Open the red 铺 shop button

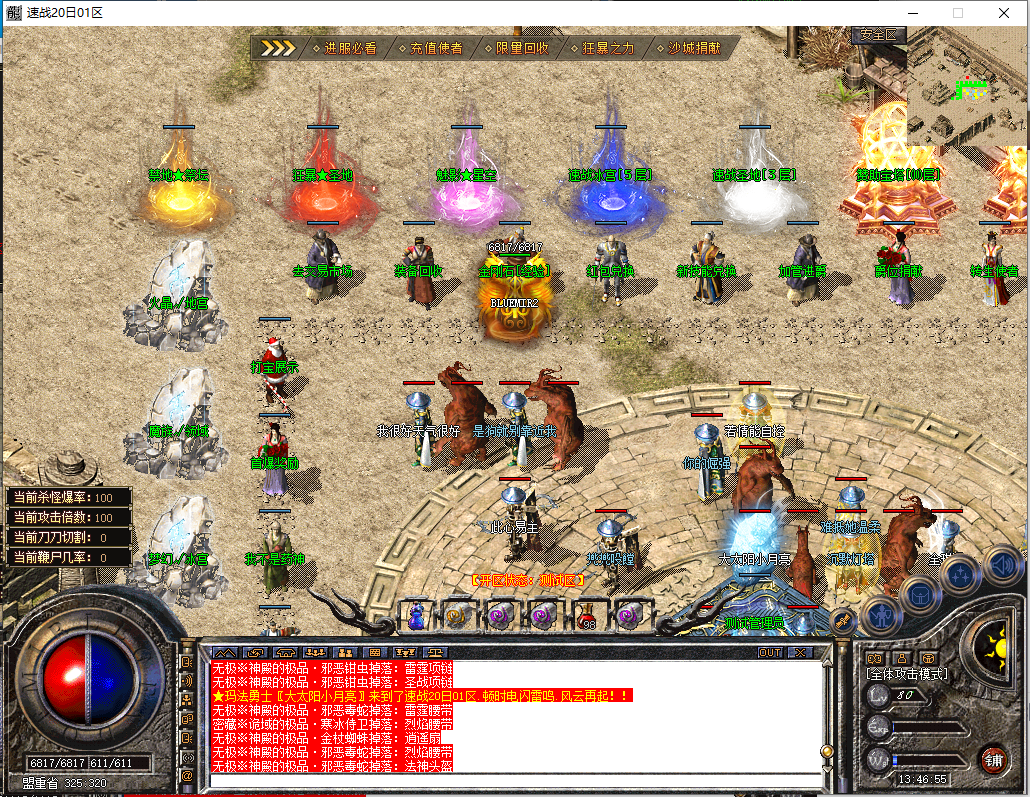pos(993,758)
